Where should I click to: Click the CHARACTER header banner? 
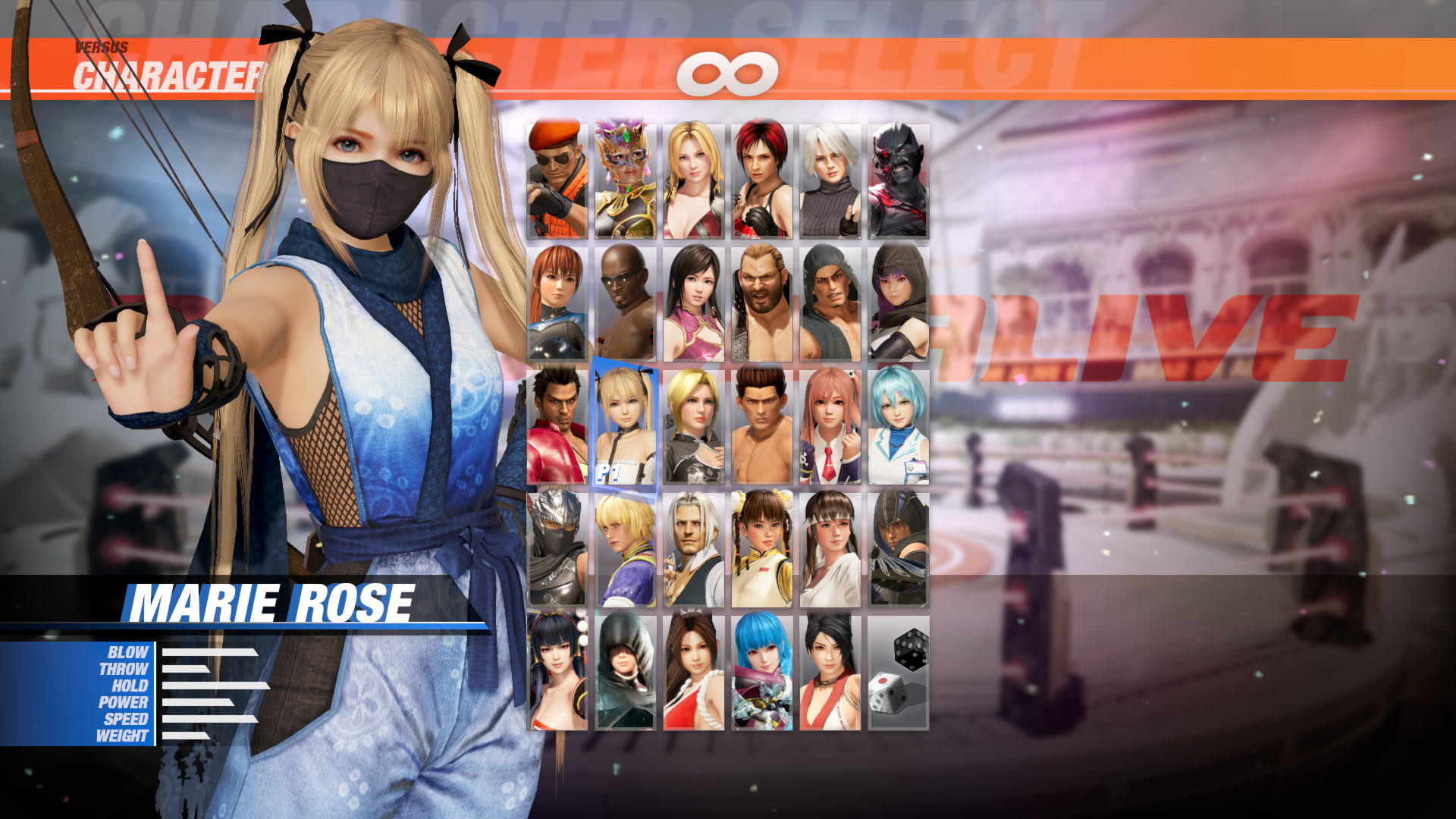(167, 72)
